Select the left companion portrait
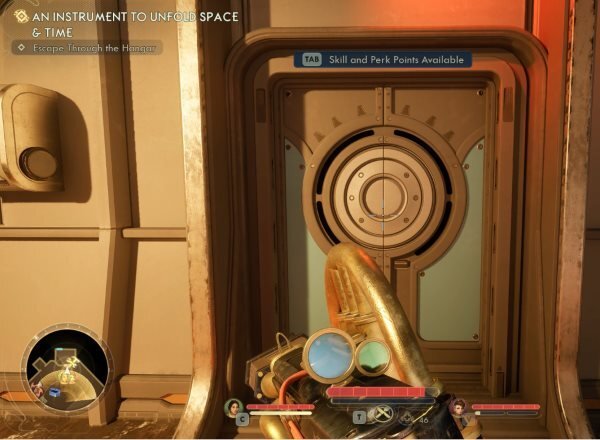The width and height of the screenshot is (600, 440). pos(233,407)
